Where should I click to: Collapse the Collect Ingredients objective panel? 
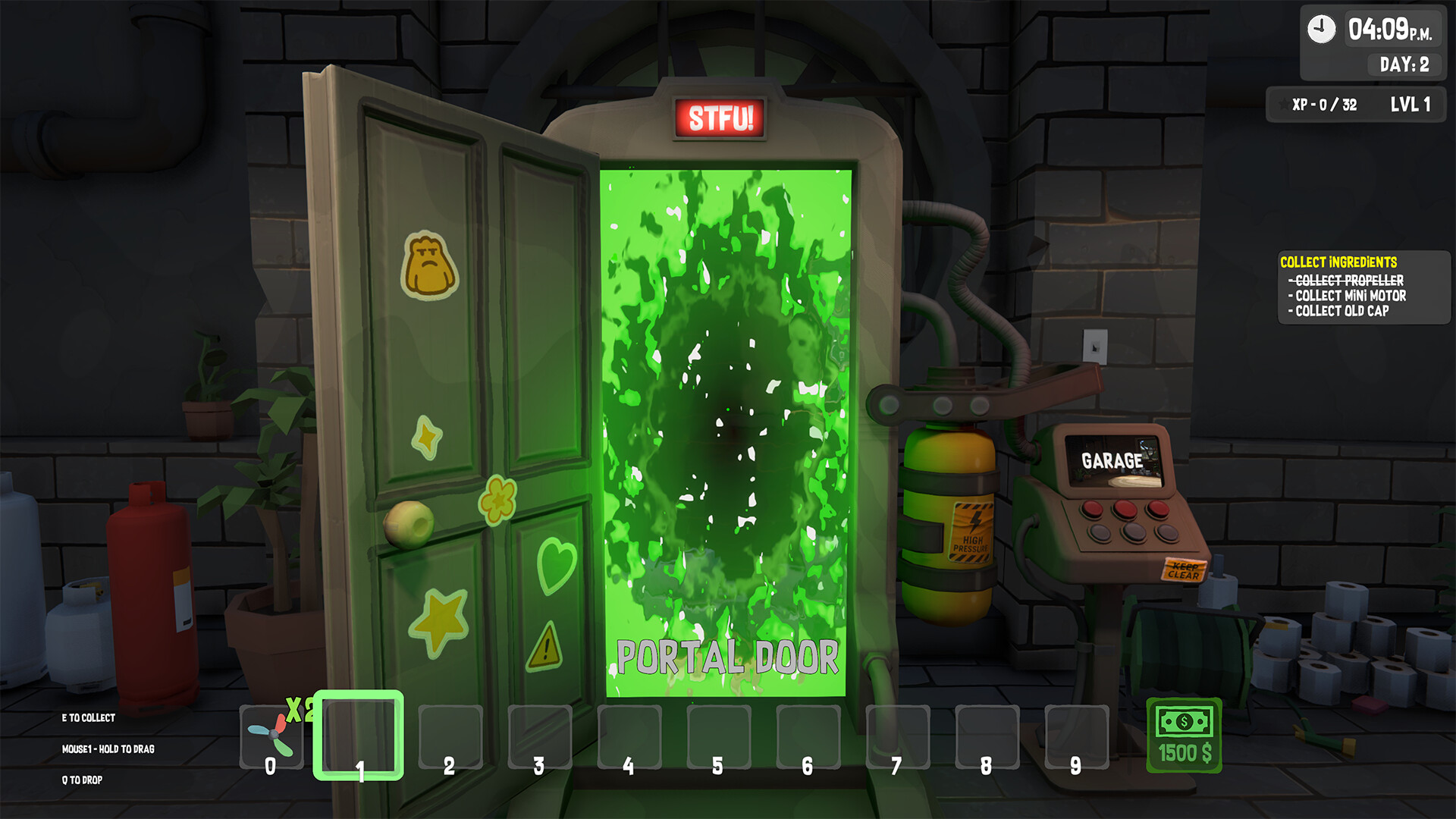[1339, 261]
